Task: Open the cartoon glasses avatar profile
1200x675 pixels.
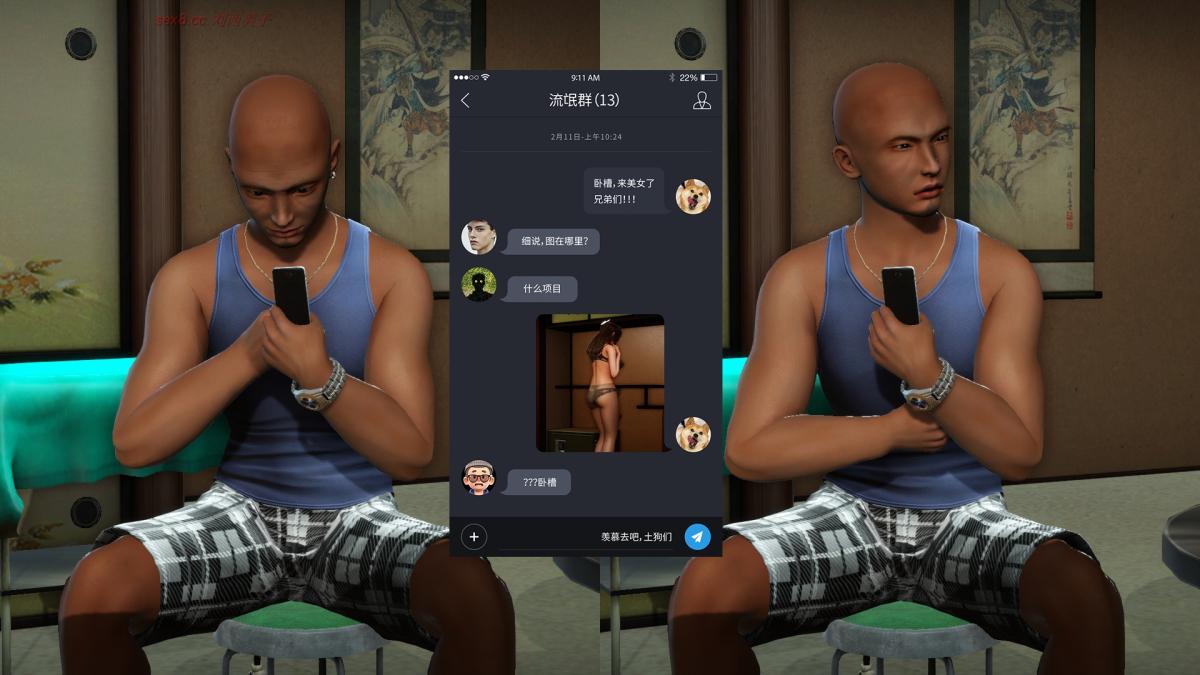Action: pos(479,478)
